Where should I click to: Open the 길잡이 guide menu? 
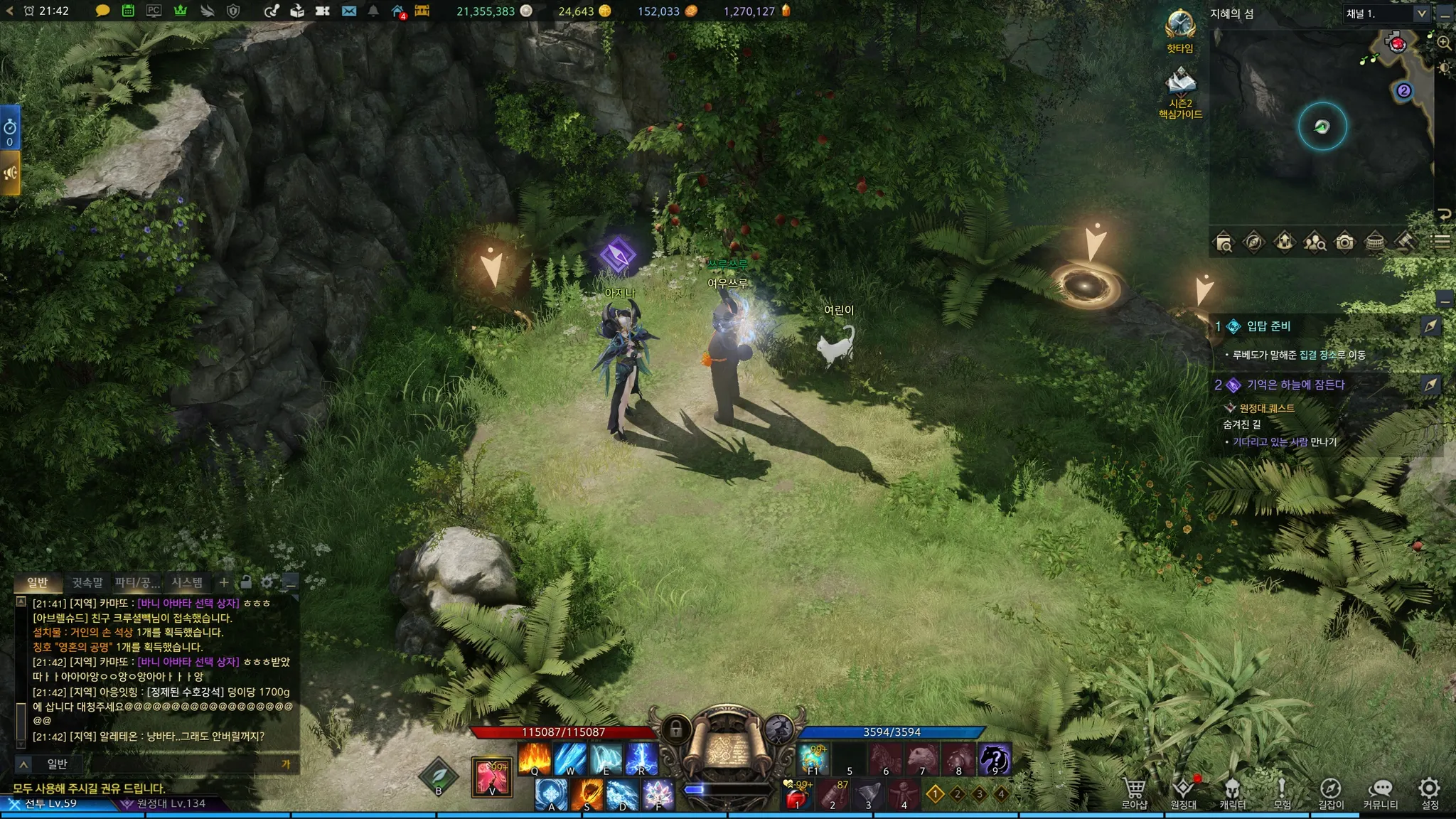click(x=1331, y=792)
